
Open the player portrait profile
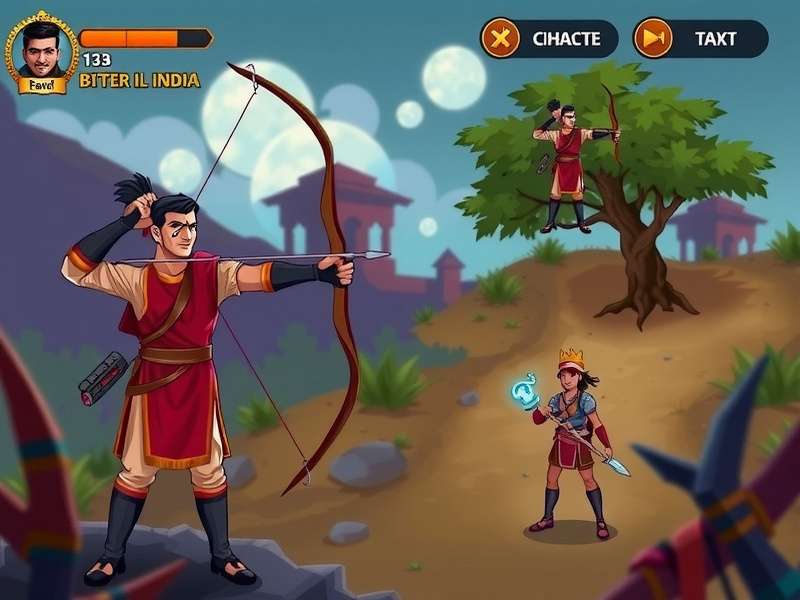42,50
